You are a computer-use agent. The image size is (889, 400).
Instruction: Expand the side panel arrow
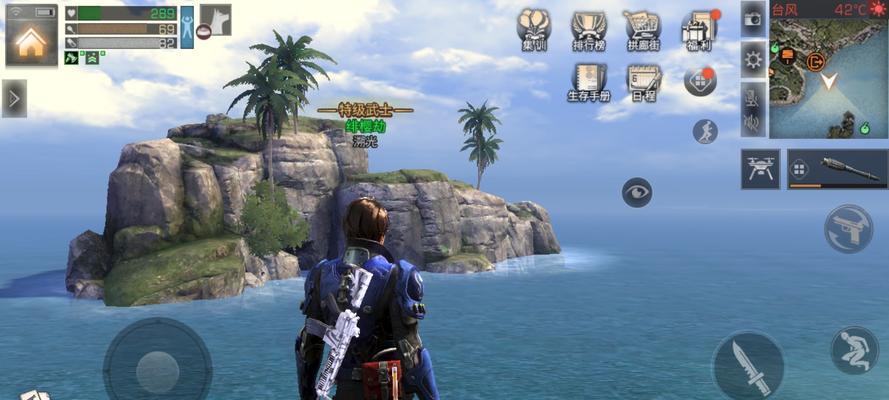click(14, 98)
